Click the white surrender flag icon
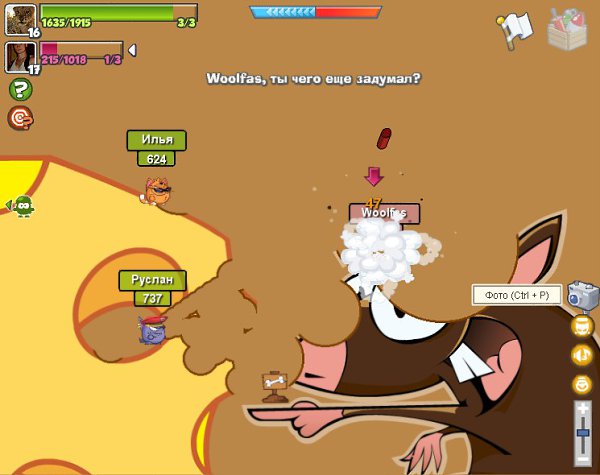 (513, 30)
